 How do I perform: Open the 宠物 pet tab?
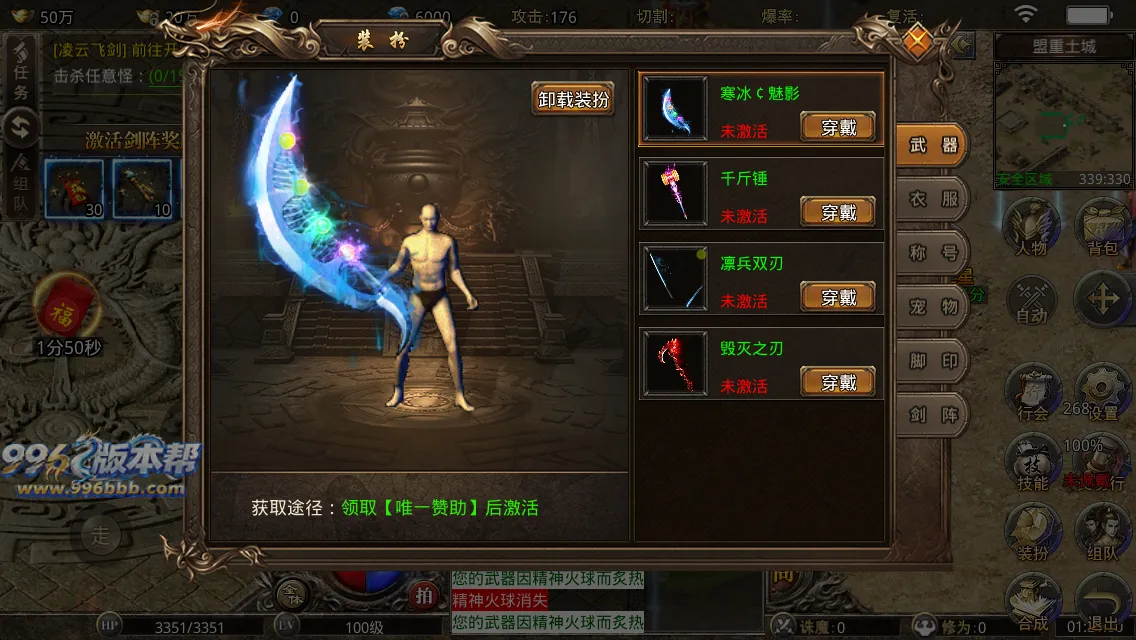(x=933, y=307)
